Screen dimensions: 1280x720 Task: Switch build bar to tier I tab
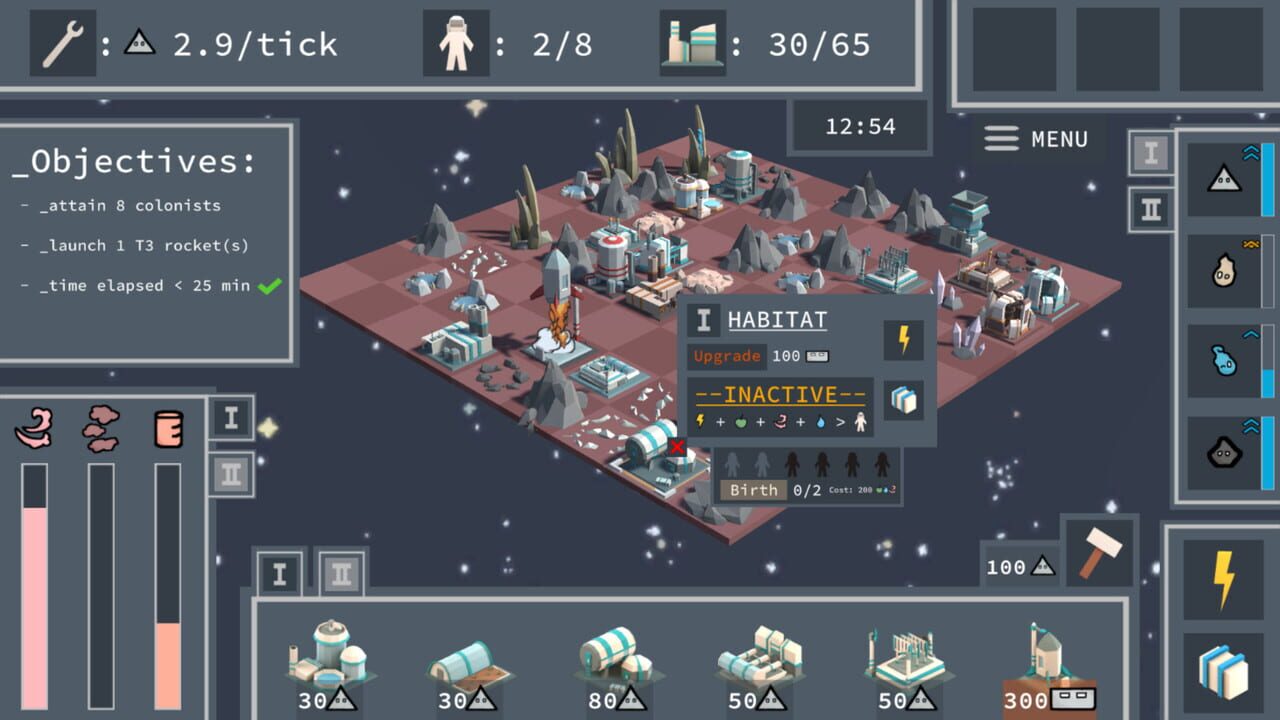coord(279,574)
